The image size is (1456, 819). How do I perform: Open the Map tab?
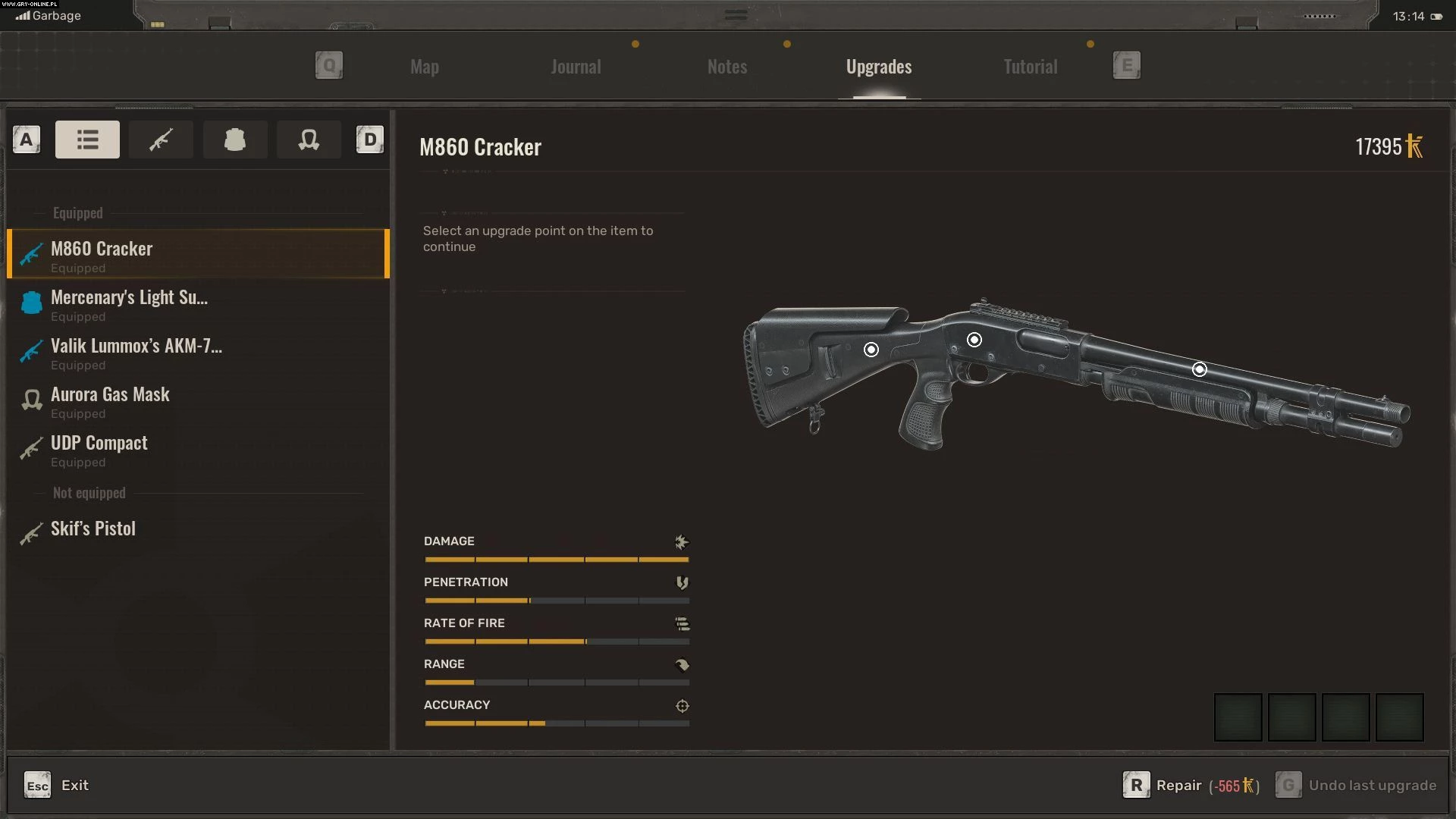click(424, 67)
